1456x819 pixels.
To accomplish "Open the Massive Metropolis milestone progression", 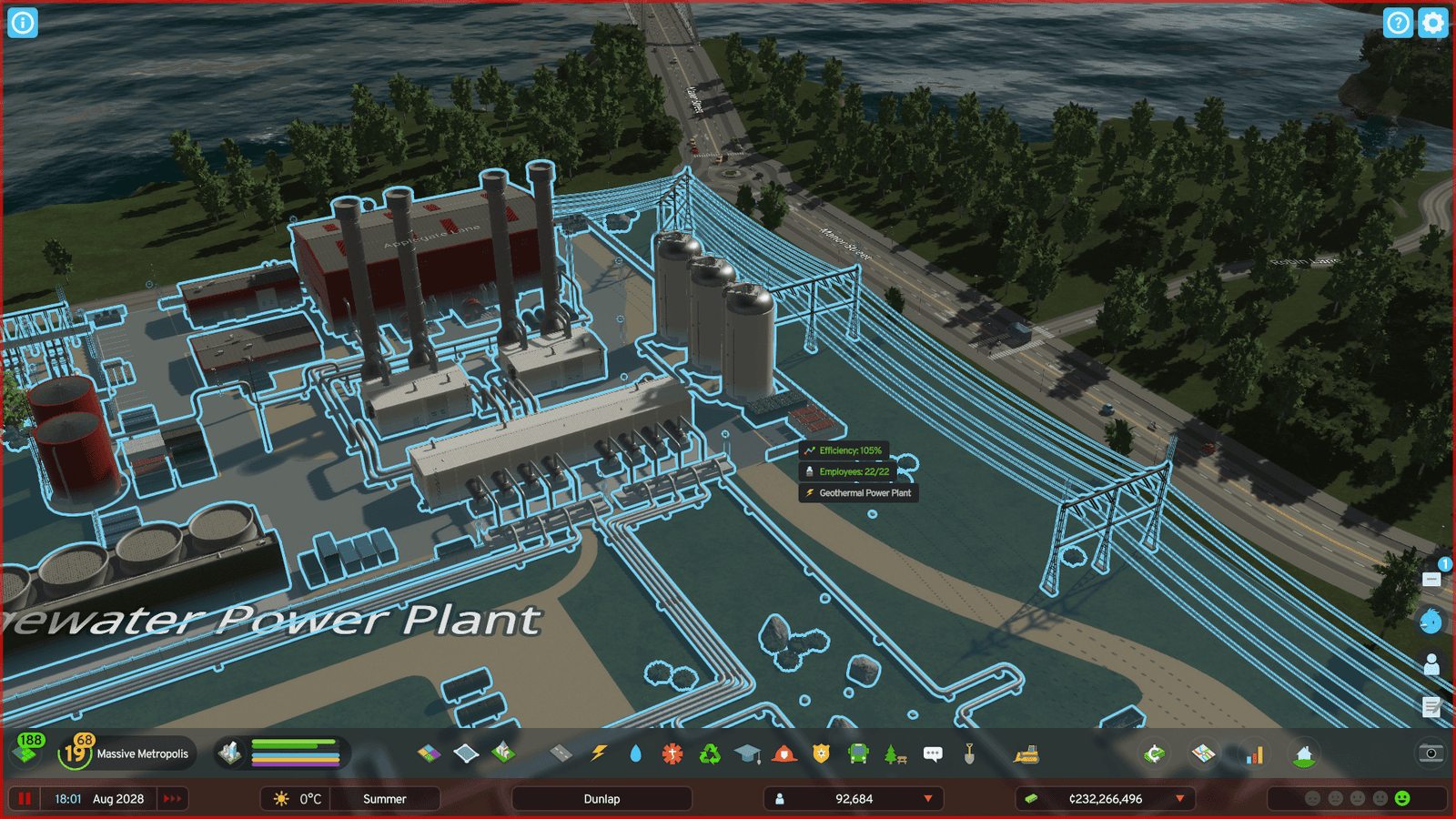I will click(x=128, y=753).
